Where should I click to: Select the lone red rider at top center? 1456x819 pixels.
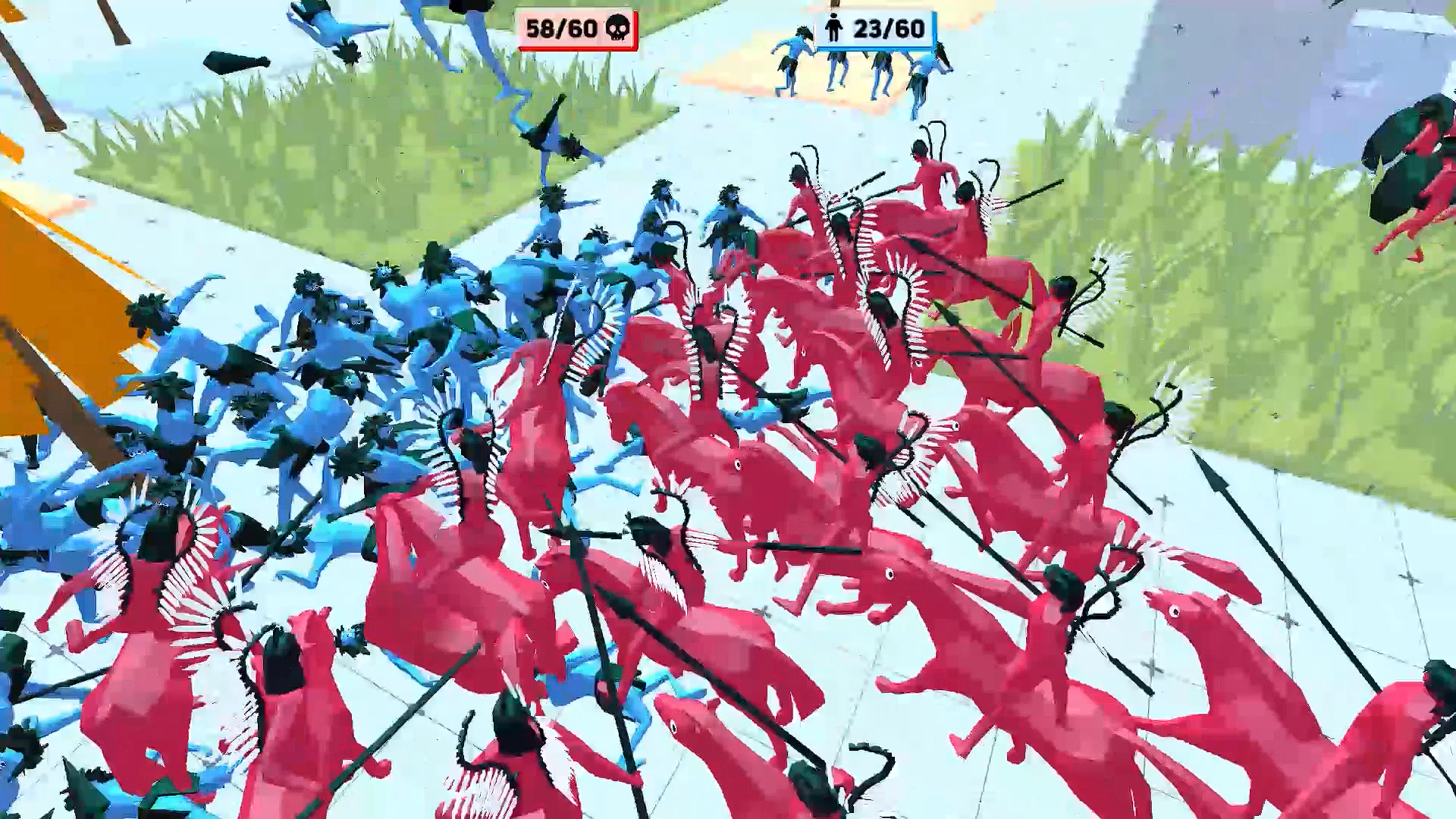929,174
